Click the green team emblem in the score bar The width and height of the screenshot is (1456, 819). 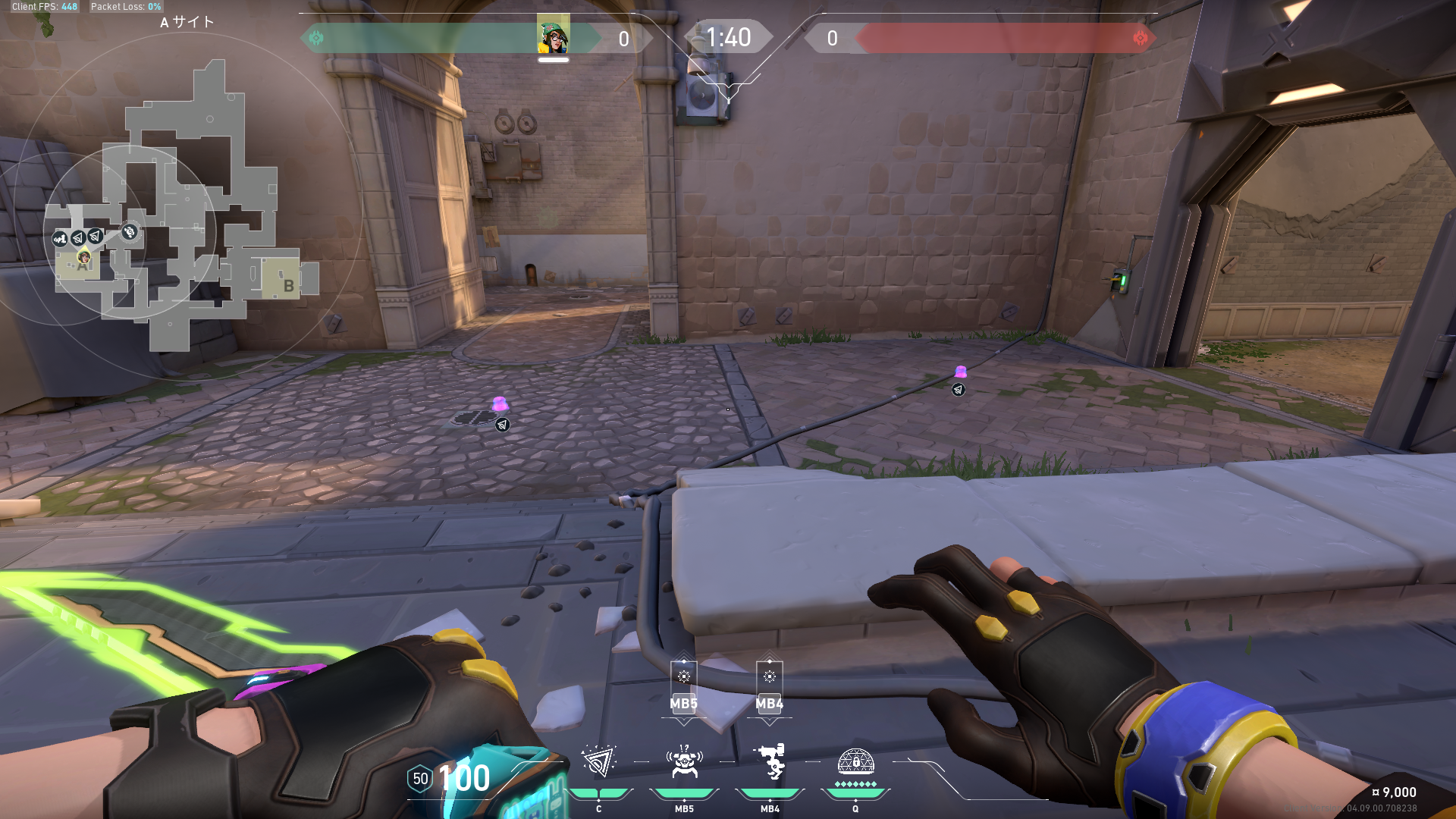pos(316,38)
